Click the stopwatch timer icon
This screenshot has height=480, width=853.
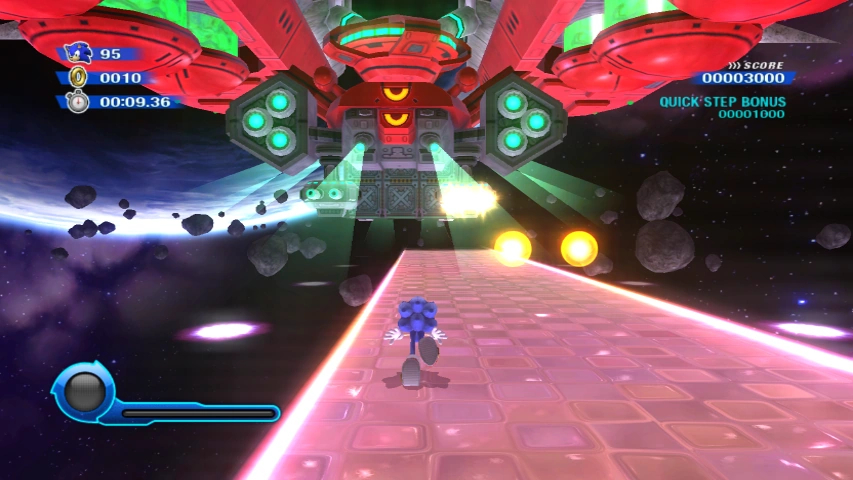pyautogui.click(x=79, y=101)
